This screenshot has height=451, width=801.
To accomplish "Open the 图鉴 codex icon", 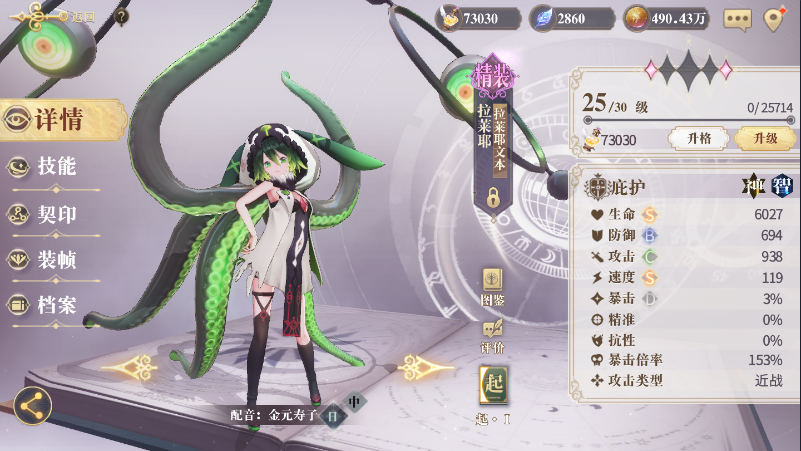I will (x=493, y=281).
